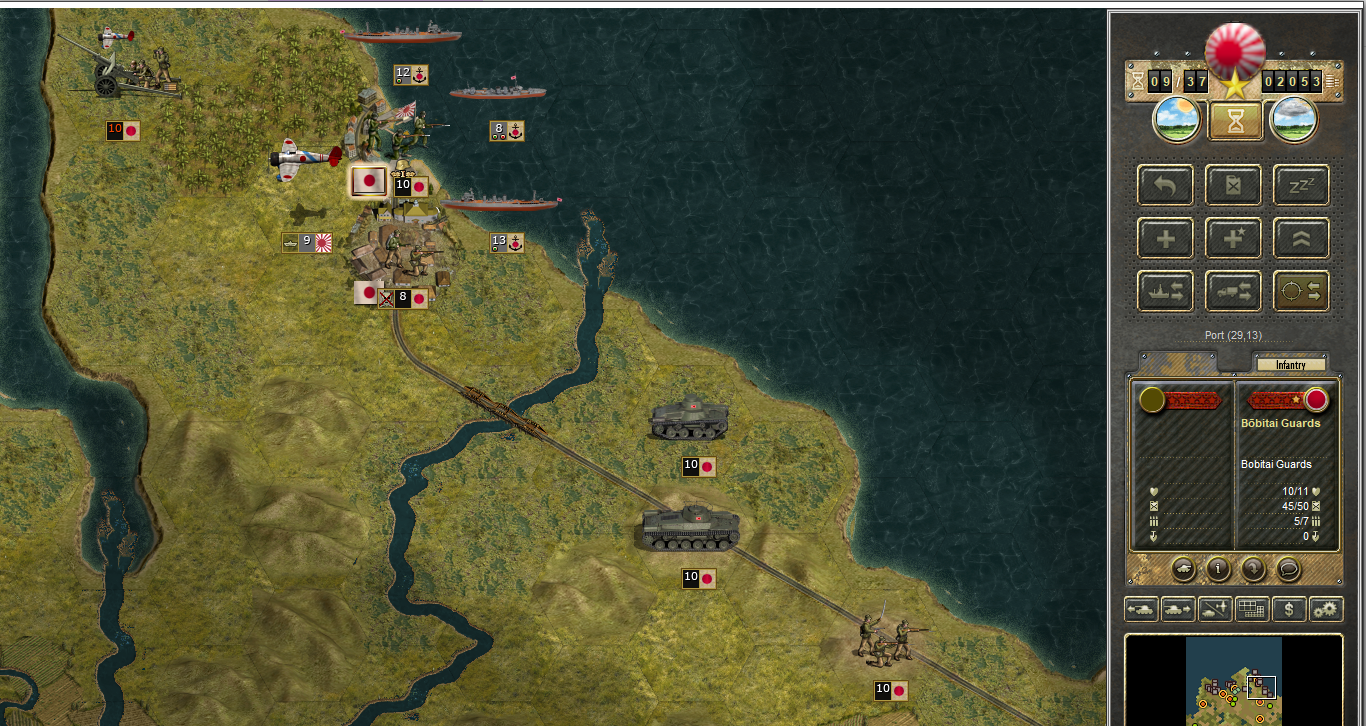Toggle truck transport mount

coord(1233,291)
